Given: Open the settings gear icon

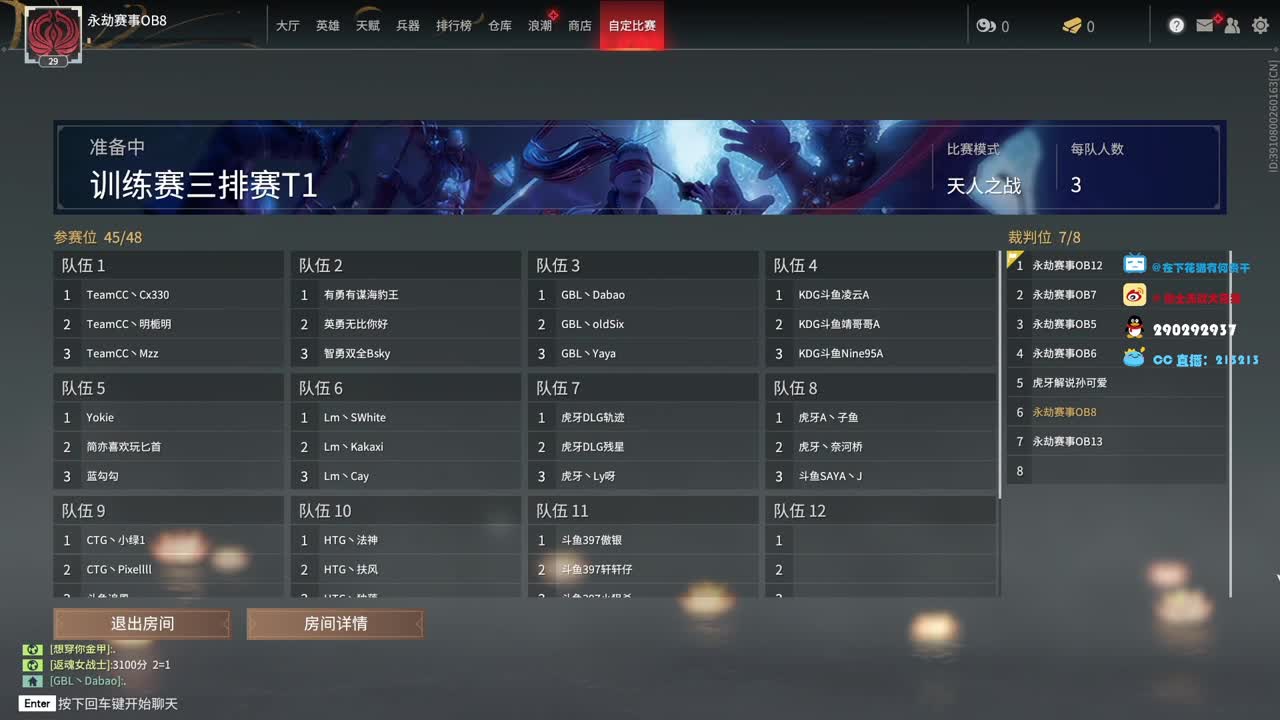Looking at the screenshot, I should coord(1260,25).
